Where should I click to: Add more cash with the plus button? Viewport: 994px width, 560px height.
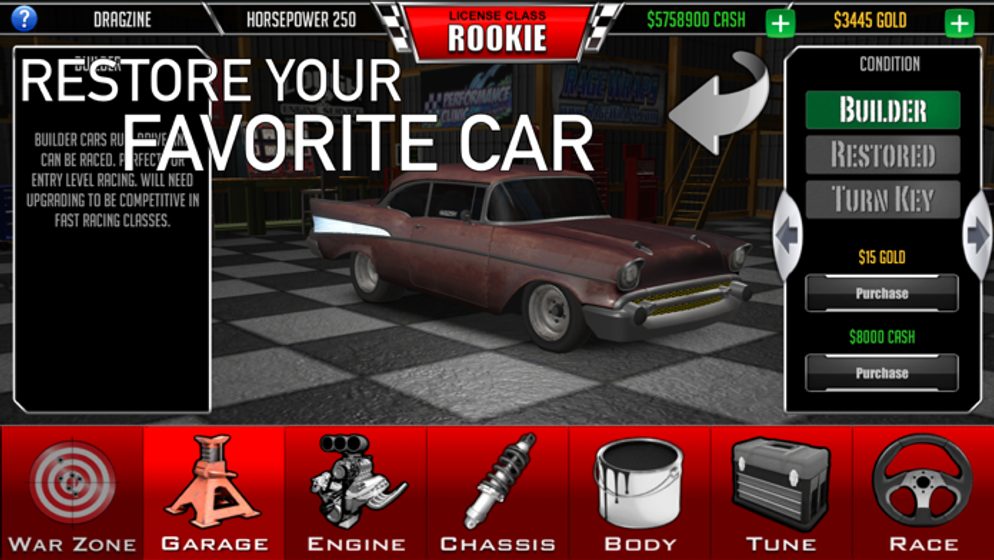coord(780,22)
